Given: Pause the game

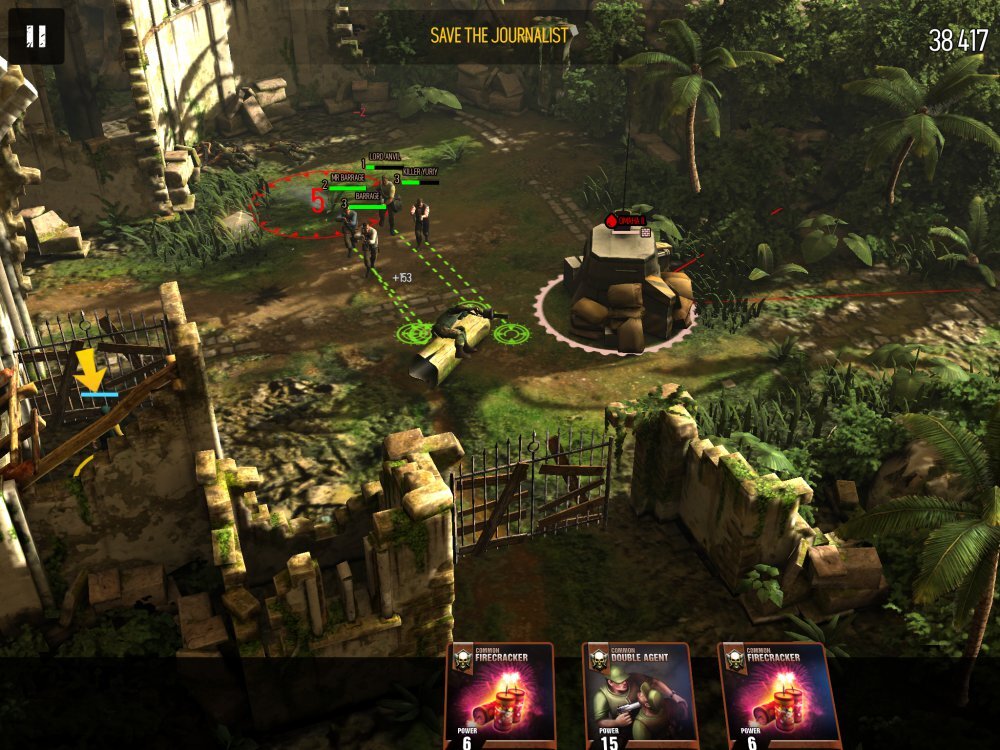Looking at the screenshot, I should (x=36, y=37).
